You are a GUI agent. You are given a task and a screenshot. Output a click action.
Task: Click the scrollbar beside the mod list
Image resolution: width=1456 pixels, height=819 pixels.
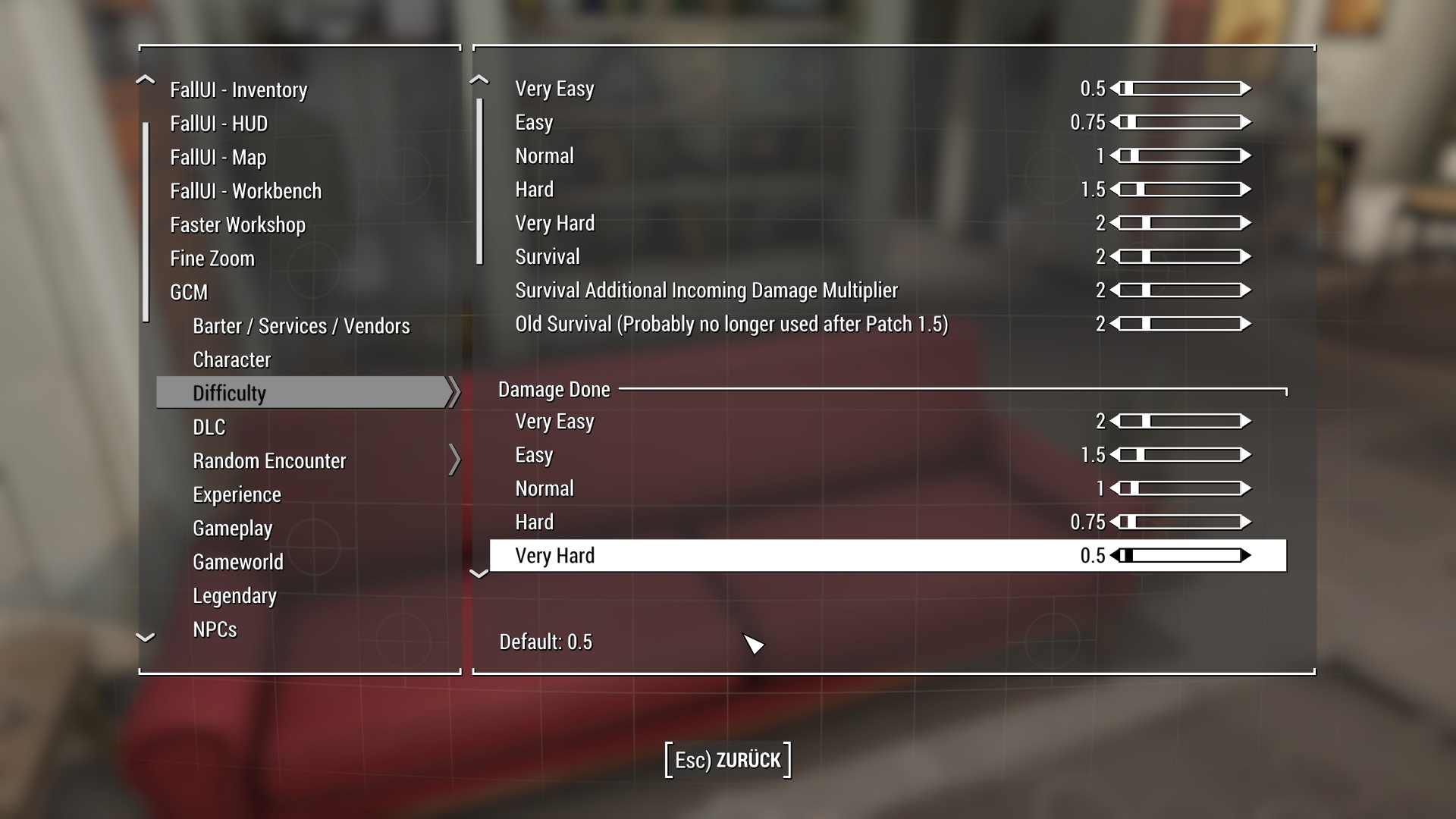145,220
